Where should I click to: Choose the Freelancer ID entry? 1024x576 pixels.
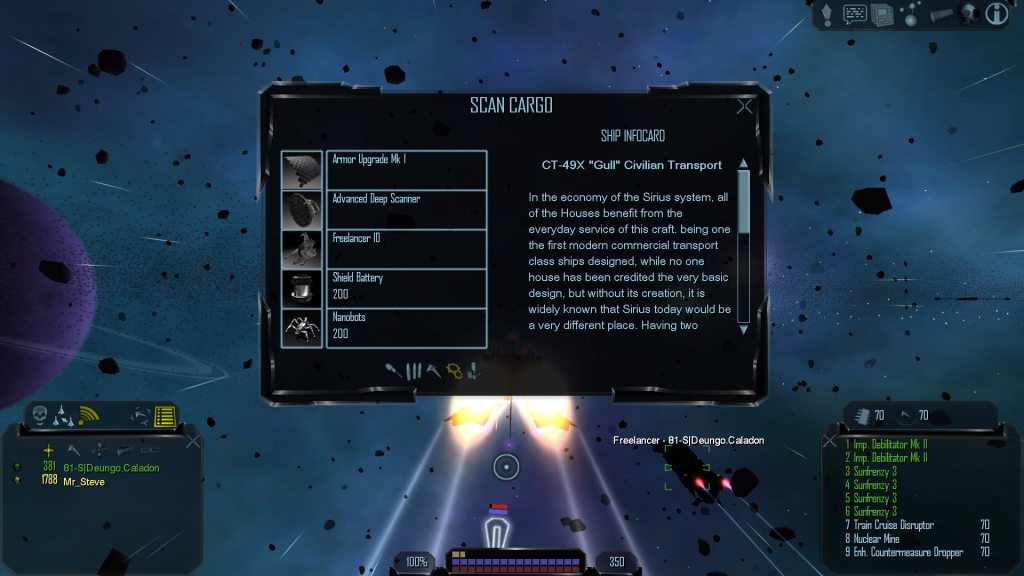[x=406, y=248]
